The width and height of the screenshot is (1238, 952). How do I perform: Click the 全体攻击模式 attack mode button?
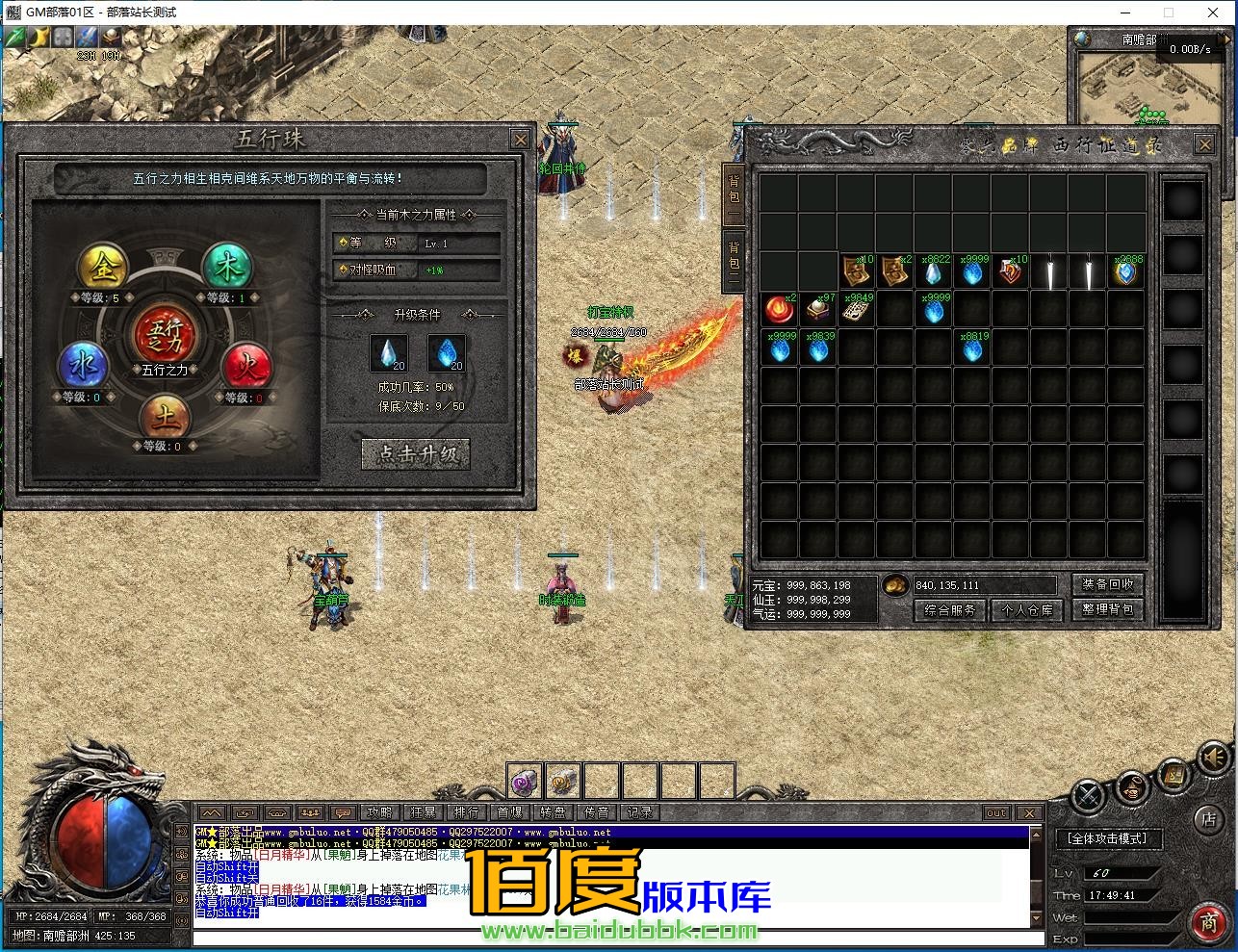click(x=1107, y=838)
